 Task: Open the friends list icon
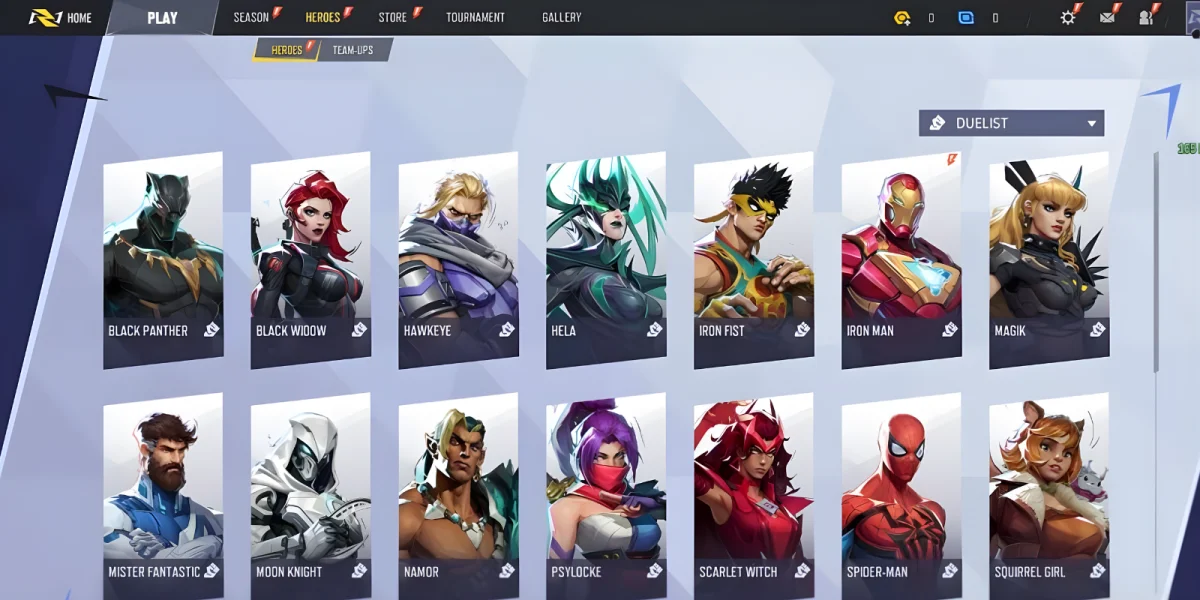click(1145, 17)
